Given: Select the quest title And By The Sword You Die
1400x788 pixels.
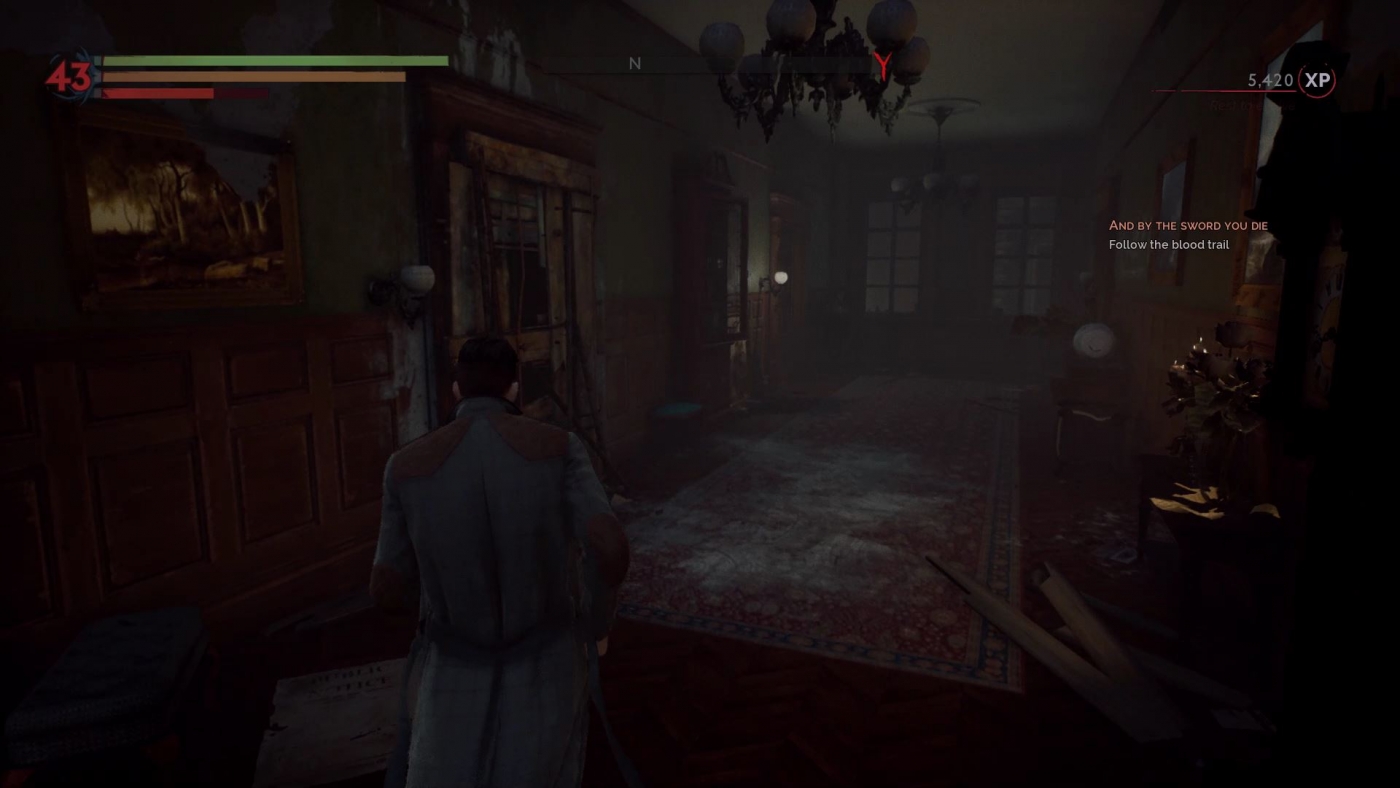Looking at the screenshot, I should [1188, 225].
